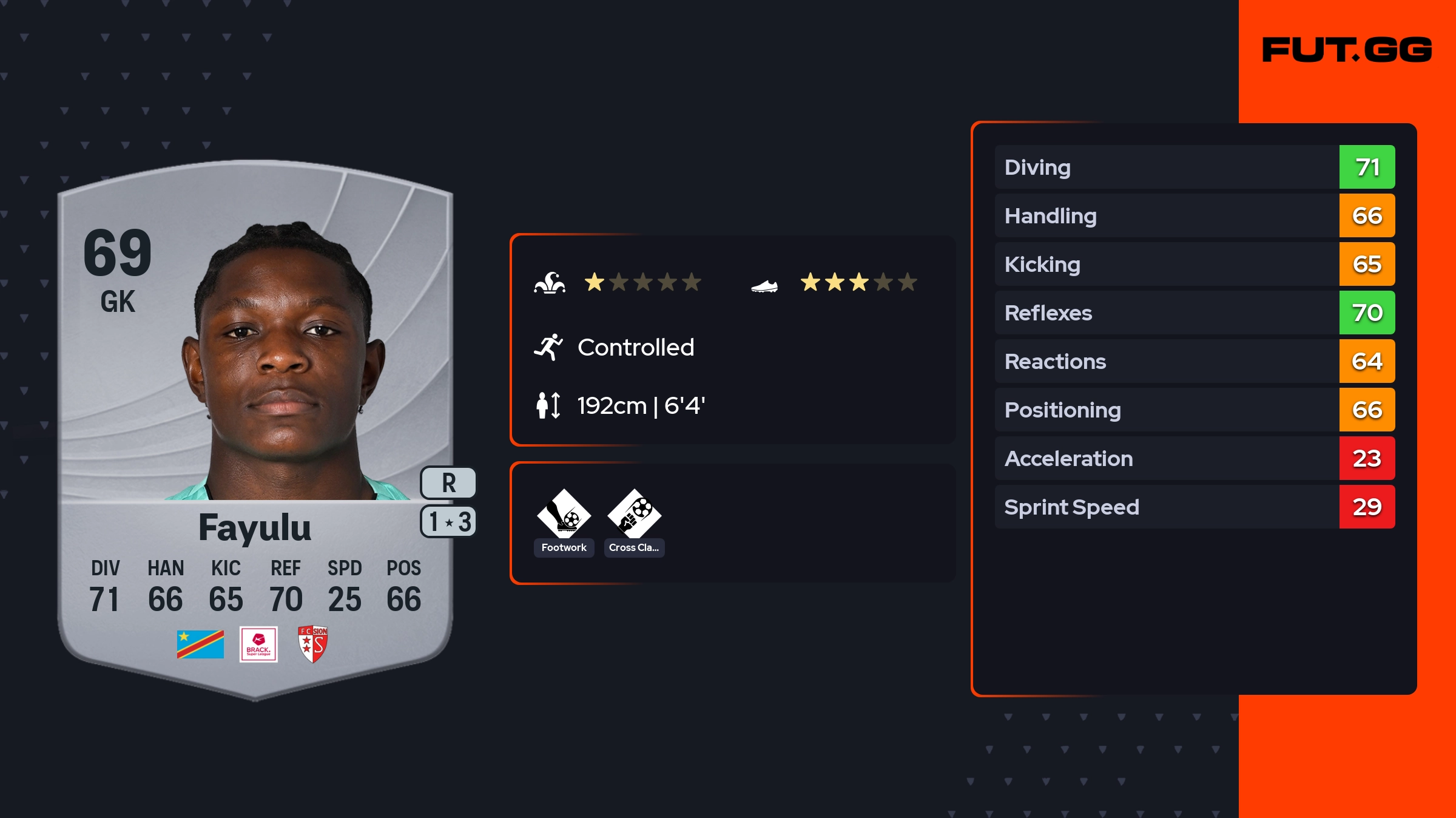This screenshot has width=1456, height=818.
Task: Select the Brack Super League badge
Action: click(x=258, y=644)
